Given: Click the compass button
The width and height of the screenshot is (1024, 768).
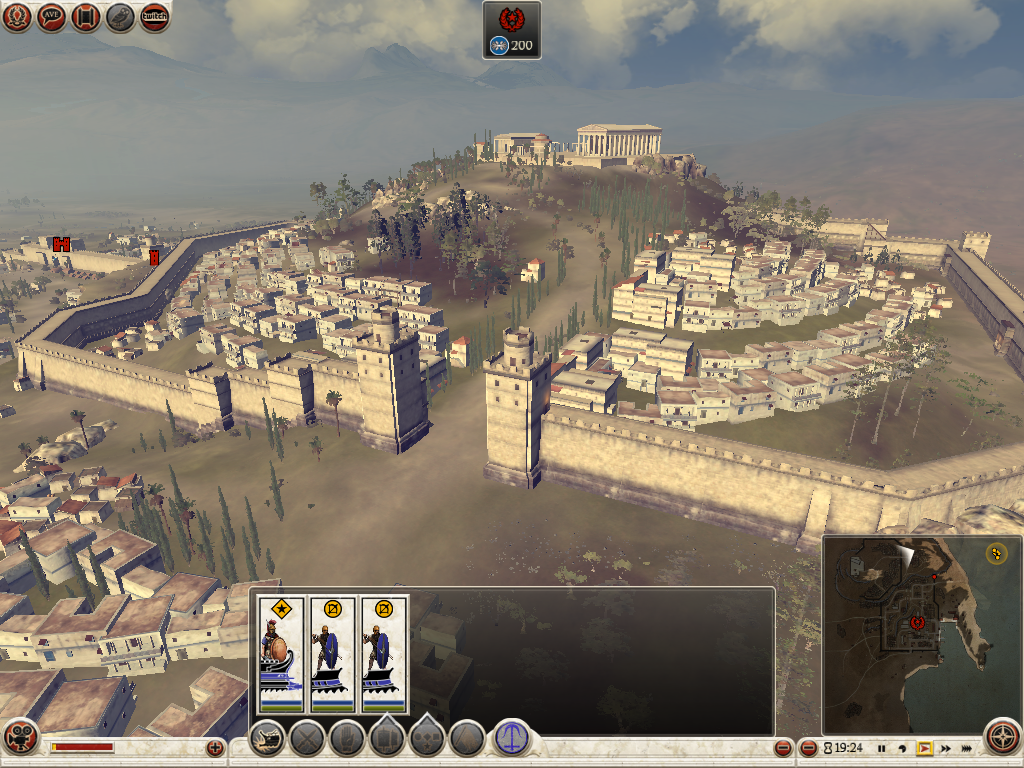Looking at the screenshot, I should click(1002, 736).
